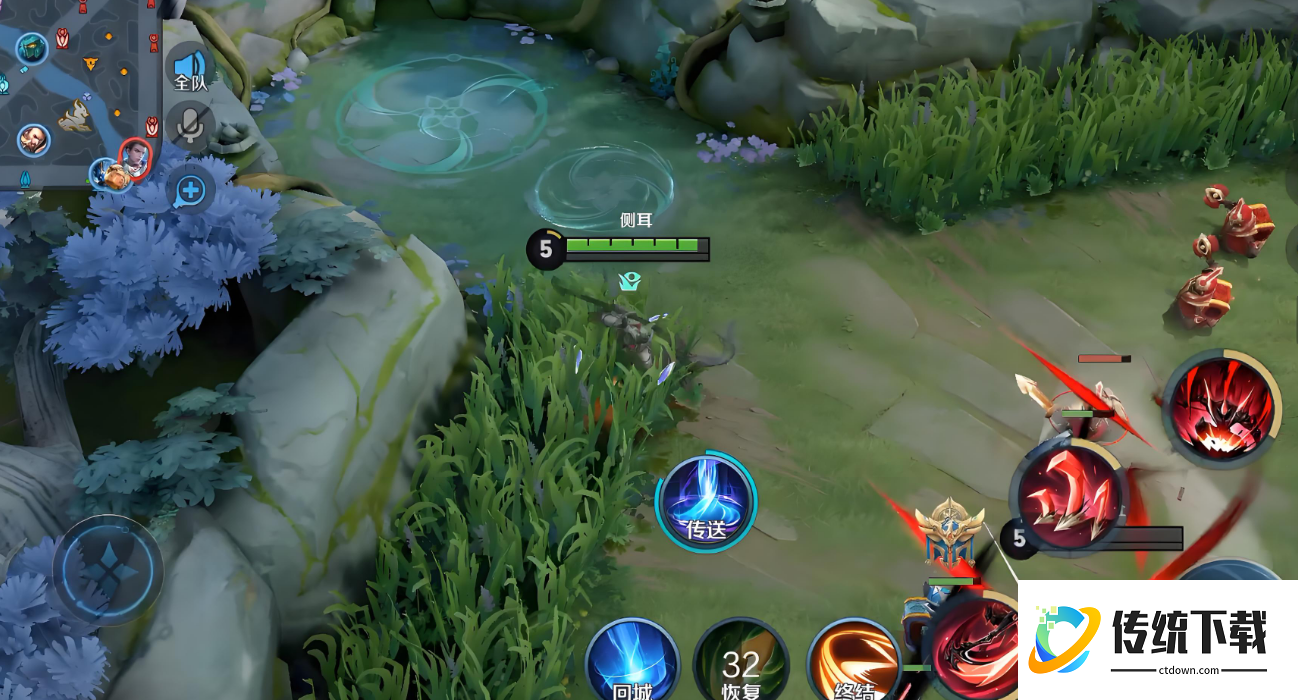Toggle the 全队 team voice speaker

tap(190, 68)
